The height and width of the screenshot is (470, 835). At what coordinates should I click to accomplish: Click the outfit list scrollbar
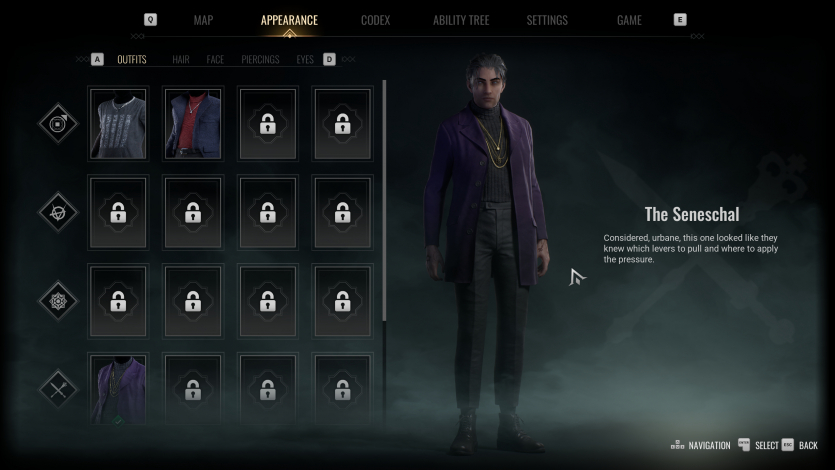(384, 200)
